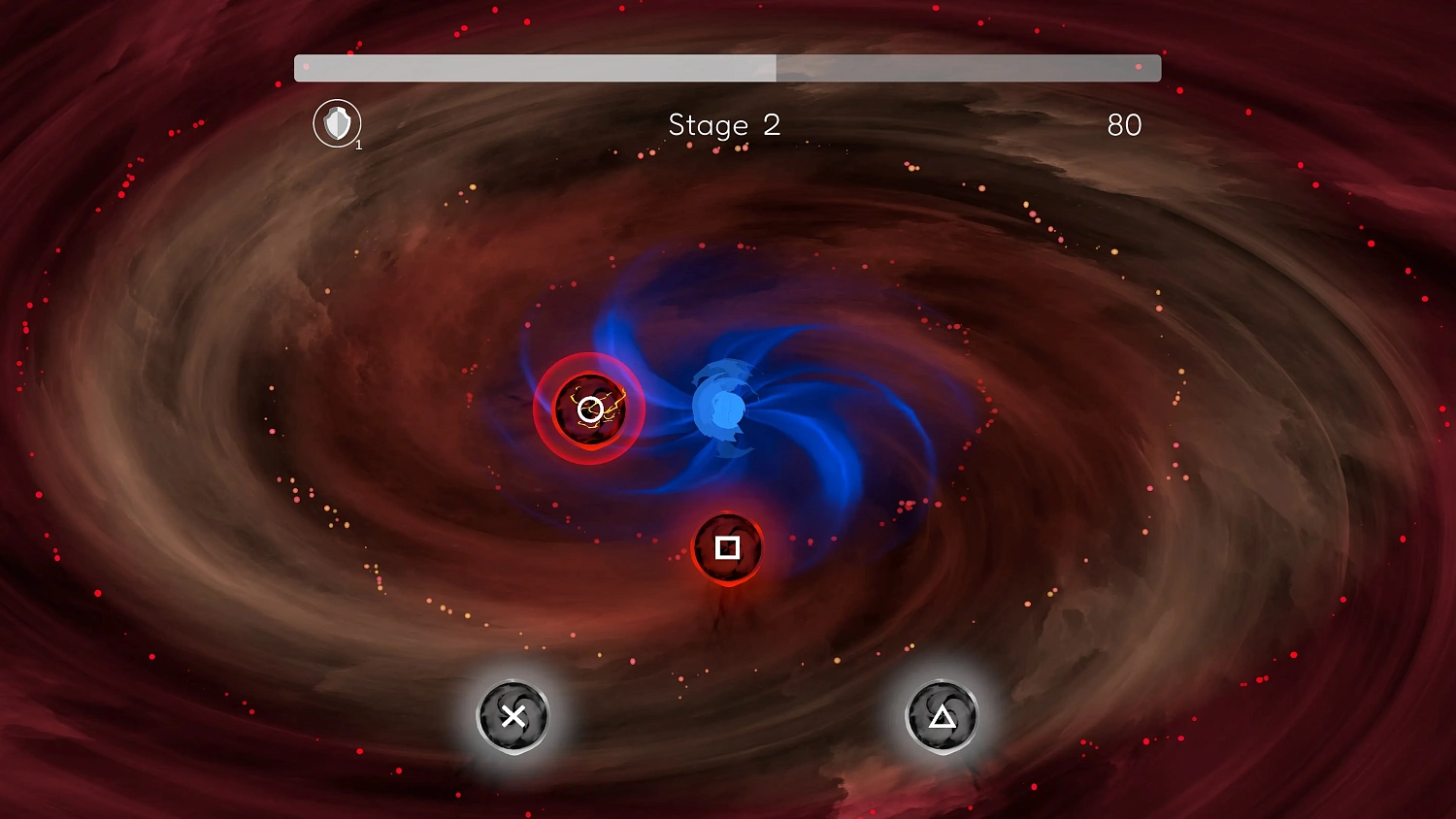
Task: Expand the Stage 2 header
Action: [x=724, y=125]
